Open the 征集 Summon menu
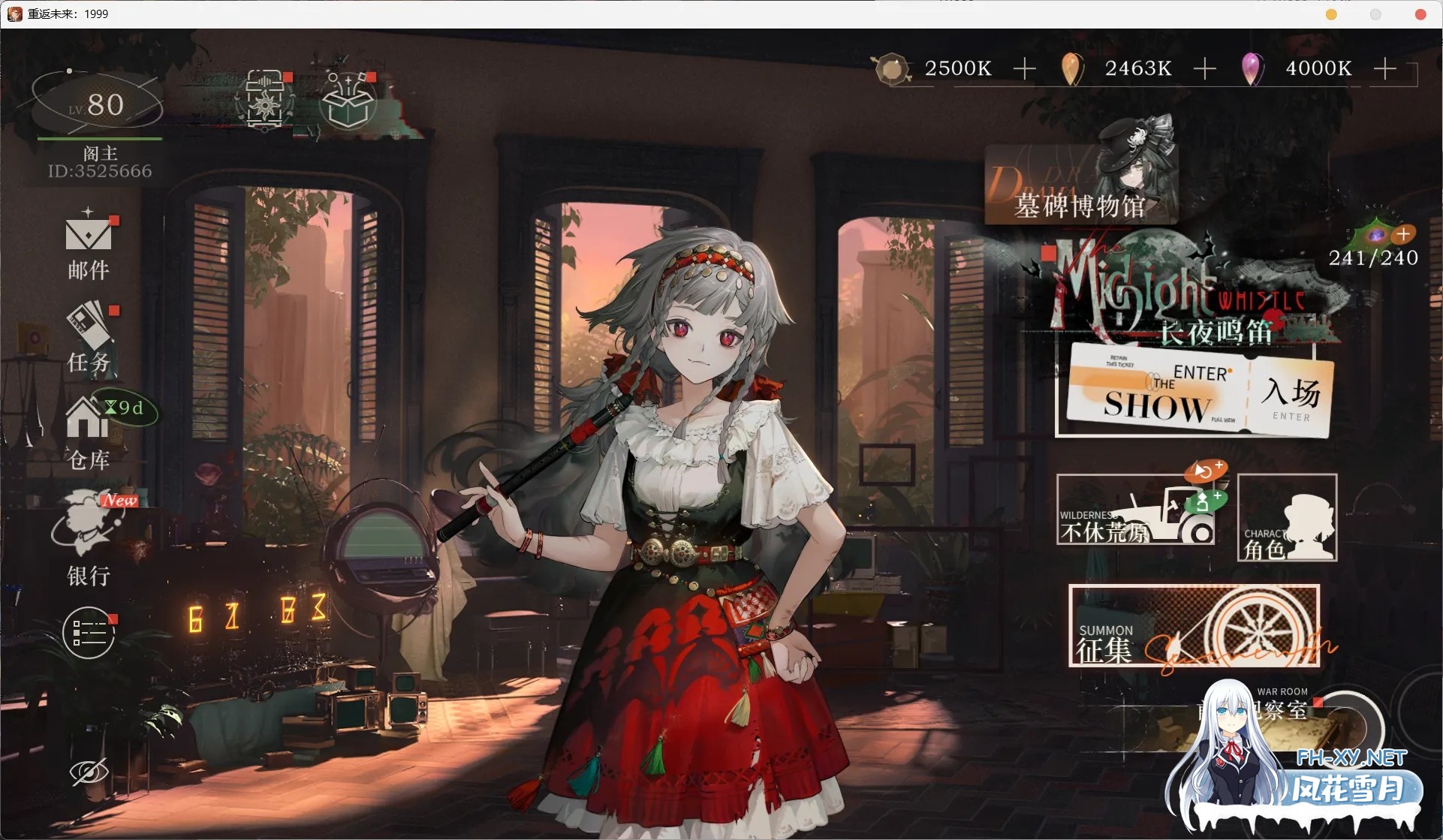Screen dimensions: 1443x840 click(1194, 626)
